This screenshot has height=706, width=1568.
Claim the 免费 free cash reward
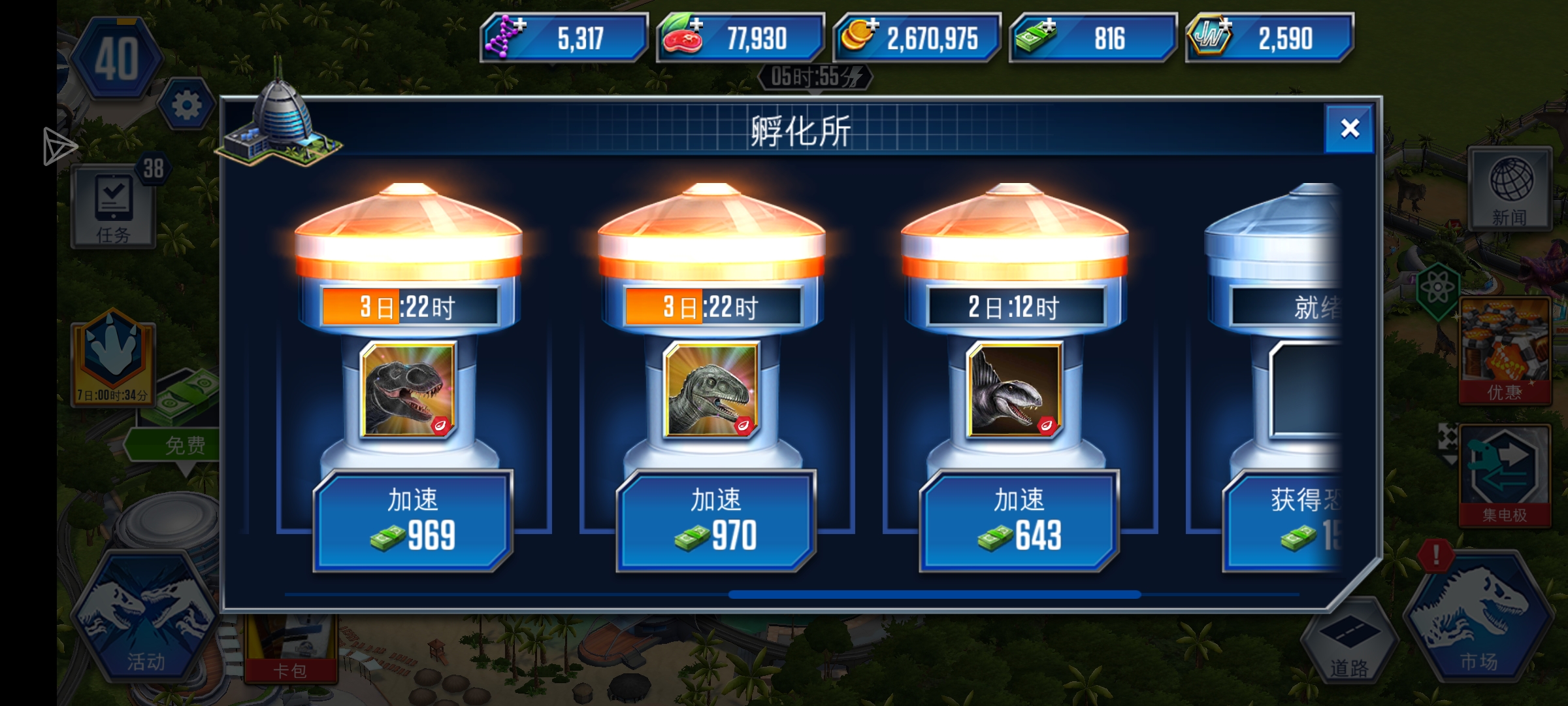pos(185,444)
